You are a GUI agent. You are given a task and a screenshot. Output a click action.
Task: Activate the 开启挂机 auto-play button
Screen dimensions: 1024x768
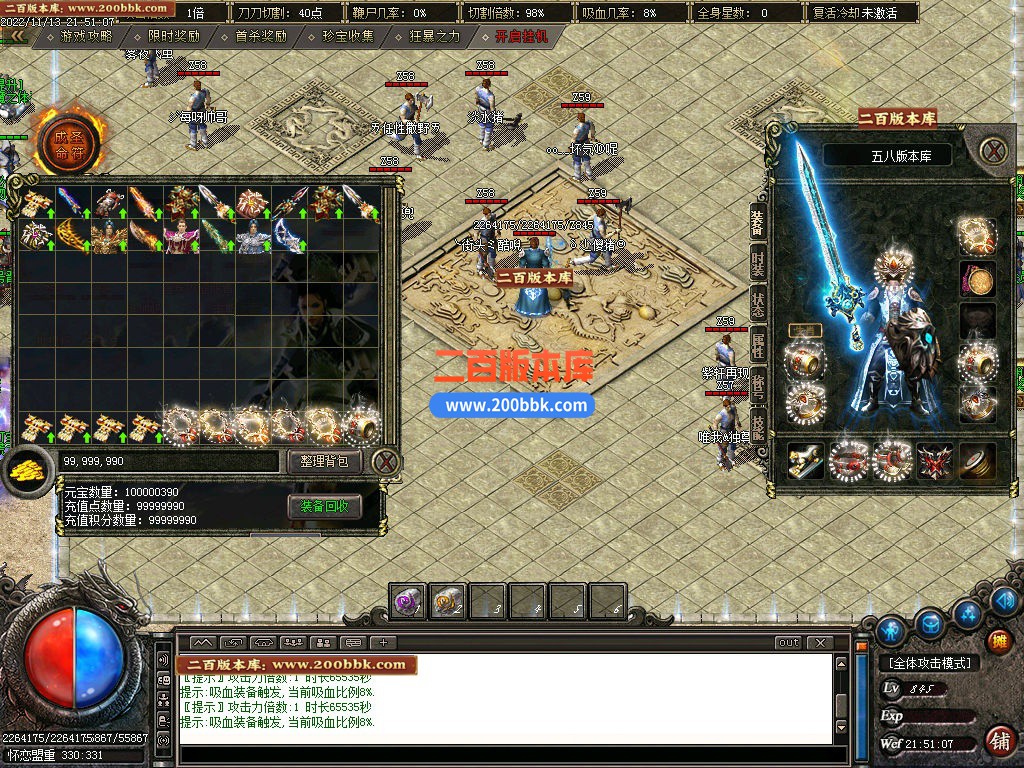coord(521,36)
